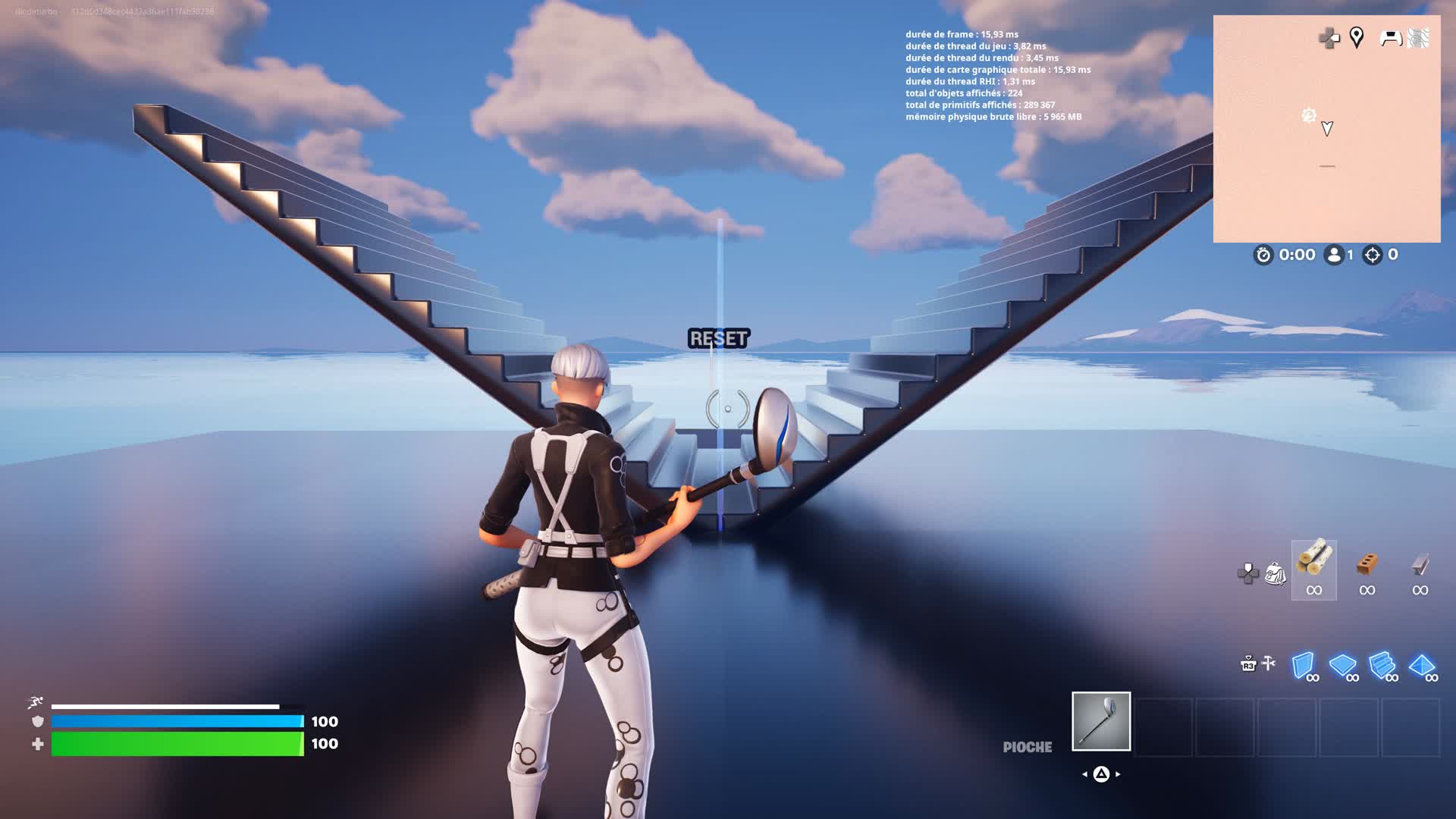Select the wood material in the hotbar
This screenshot has height=819, width=1456.
point(1314,567)
